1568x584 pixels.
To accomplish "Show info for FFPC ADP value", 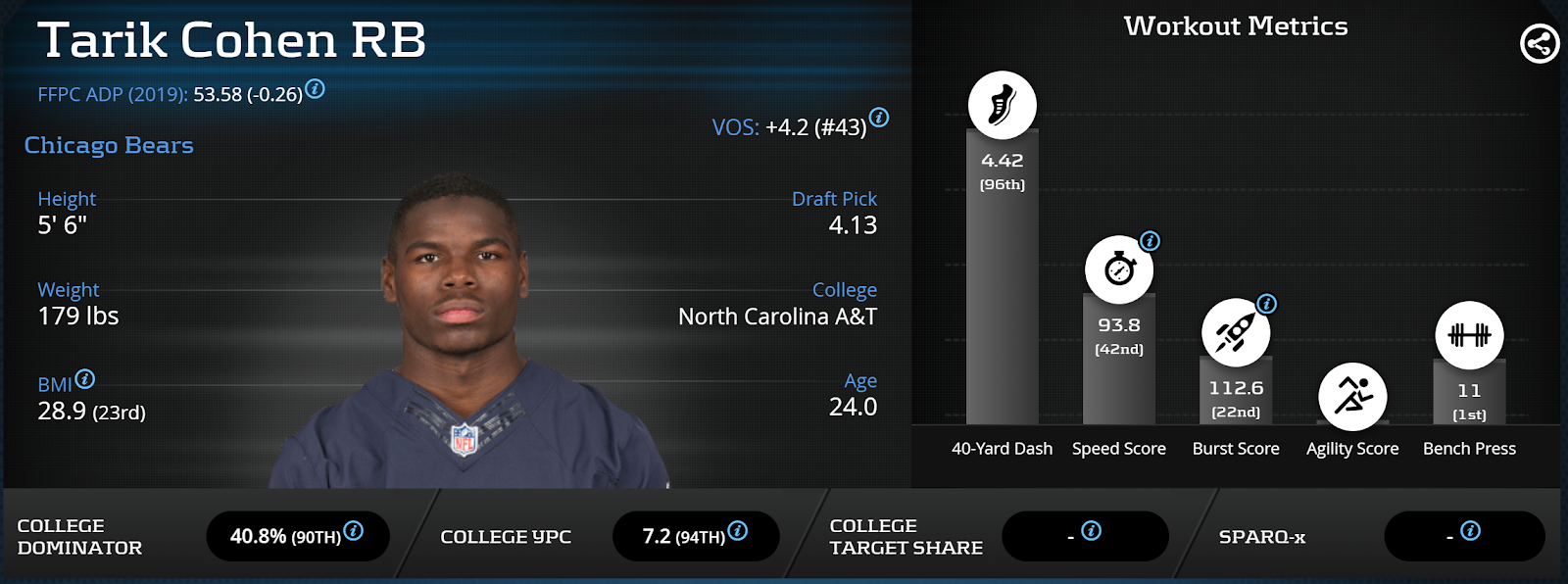I will tap(315, 89).
